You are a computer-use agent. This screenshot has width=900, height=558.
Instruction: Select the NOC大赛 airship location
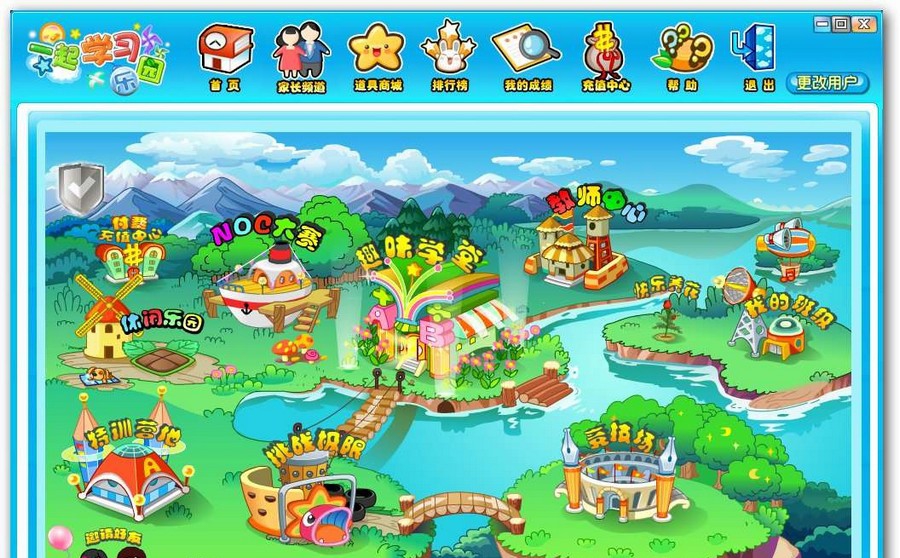(265, 285)
